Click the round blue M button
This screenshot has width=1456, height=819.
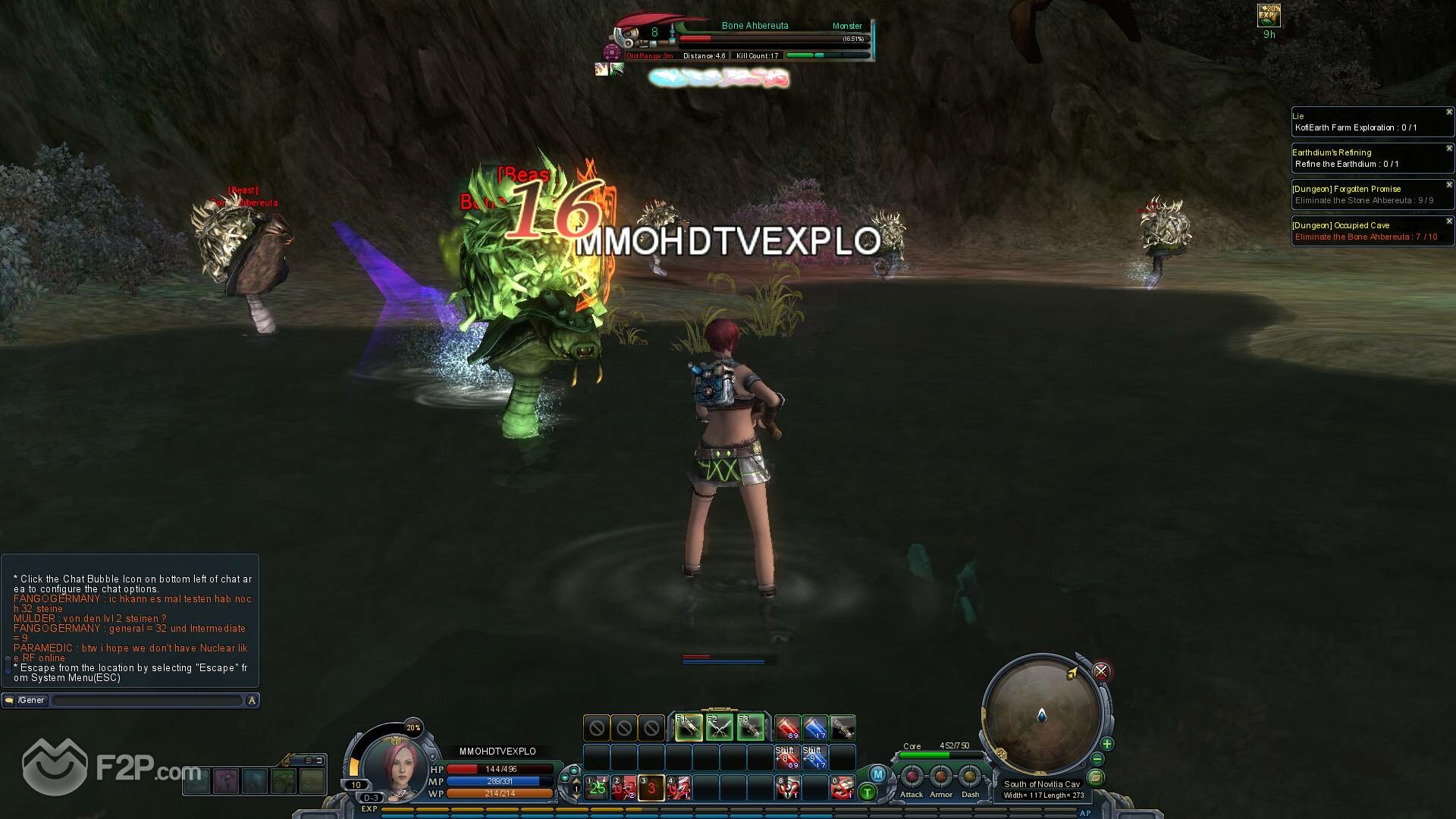point(877,774)
